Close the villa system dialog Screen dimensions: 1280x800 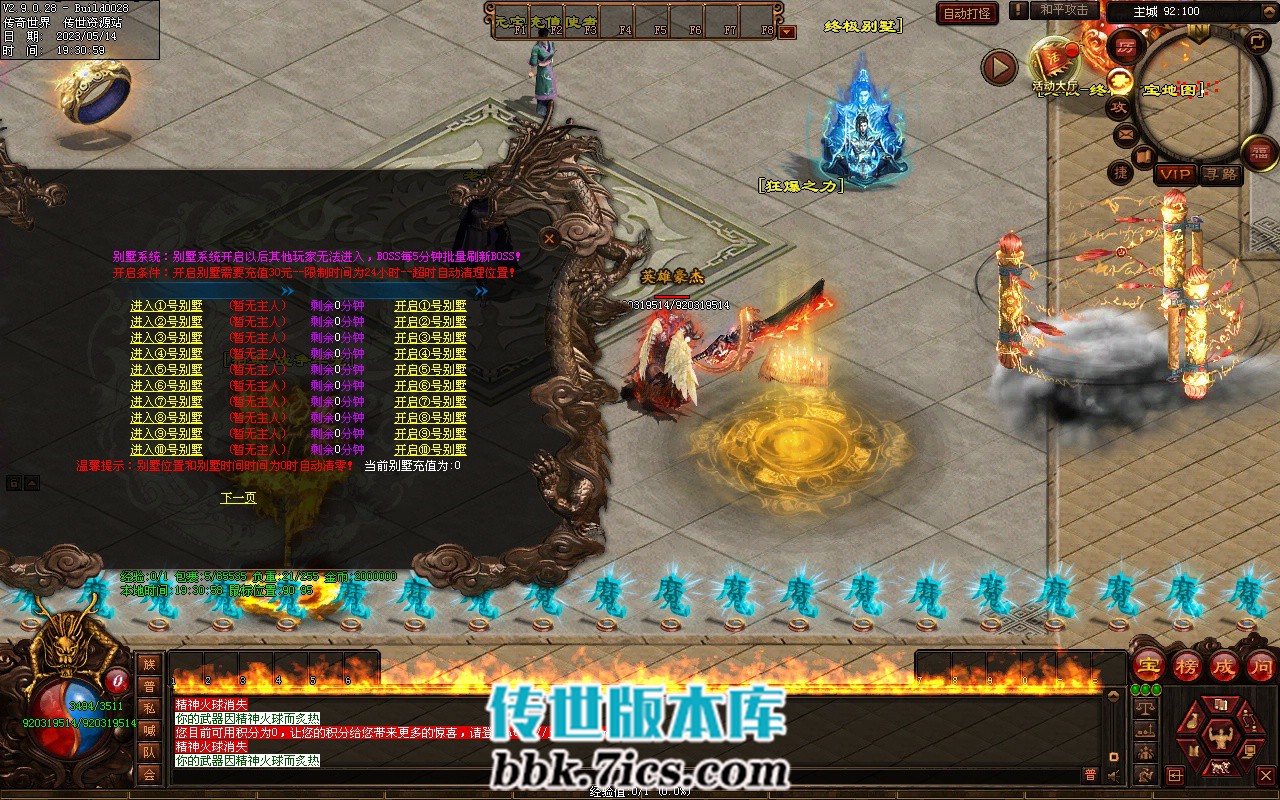(549, 238)
